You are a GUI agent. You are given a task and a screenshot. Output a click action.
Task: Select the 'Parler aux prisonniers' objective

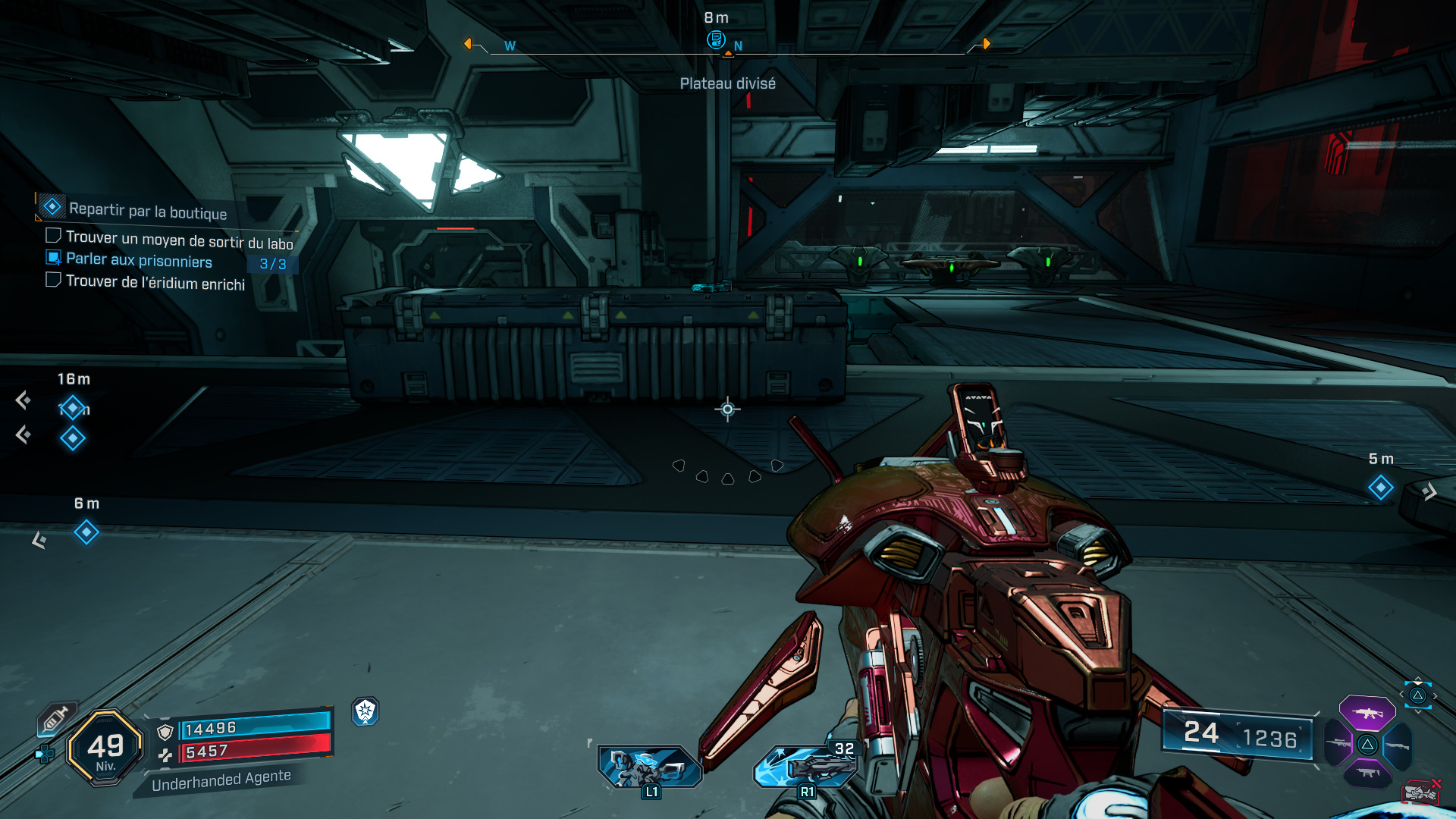pos(139,260)
